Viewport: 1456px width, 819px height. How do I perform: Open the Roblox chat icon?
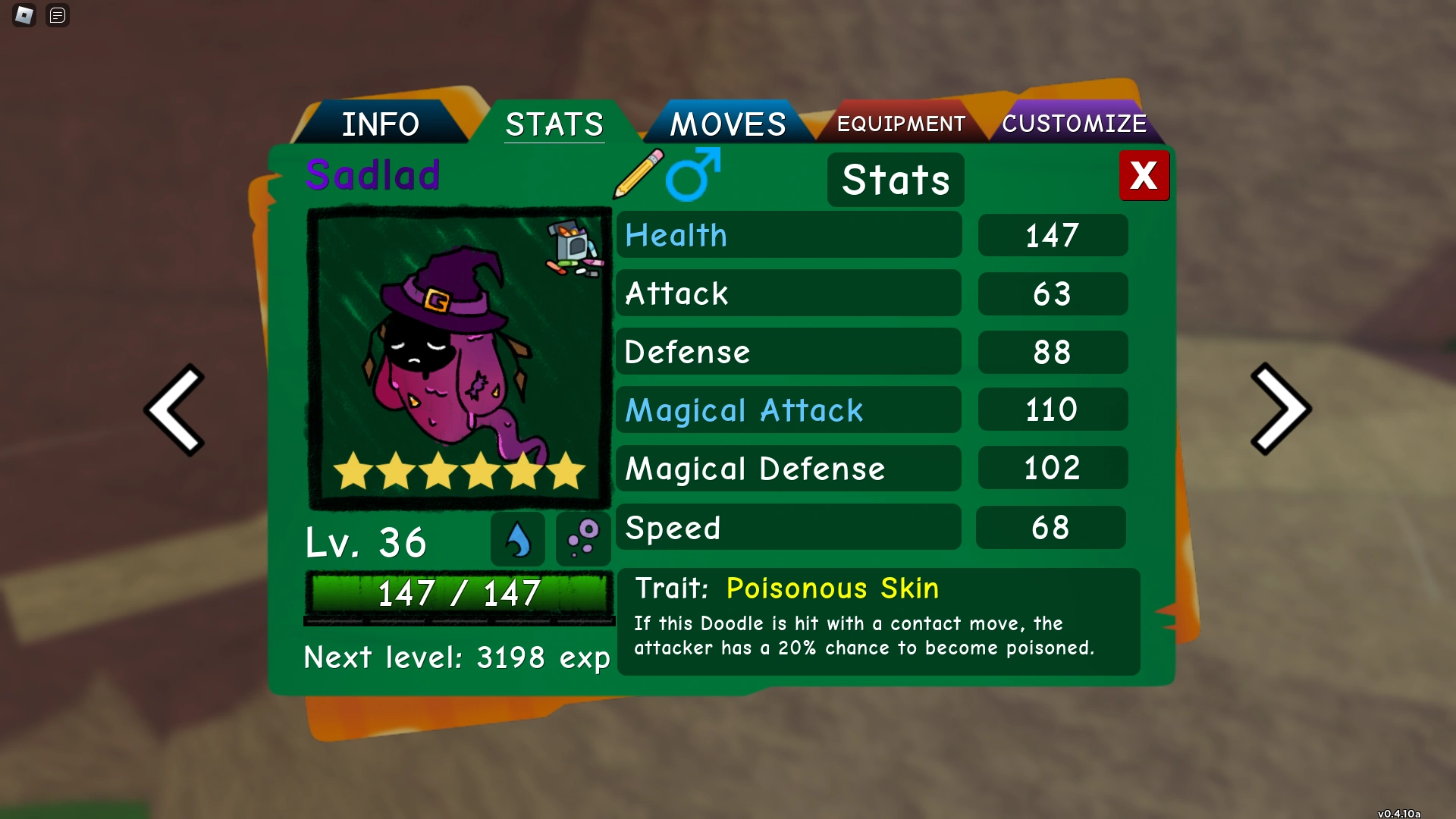tap(57, 15)
